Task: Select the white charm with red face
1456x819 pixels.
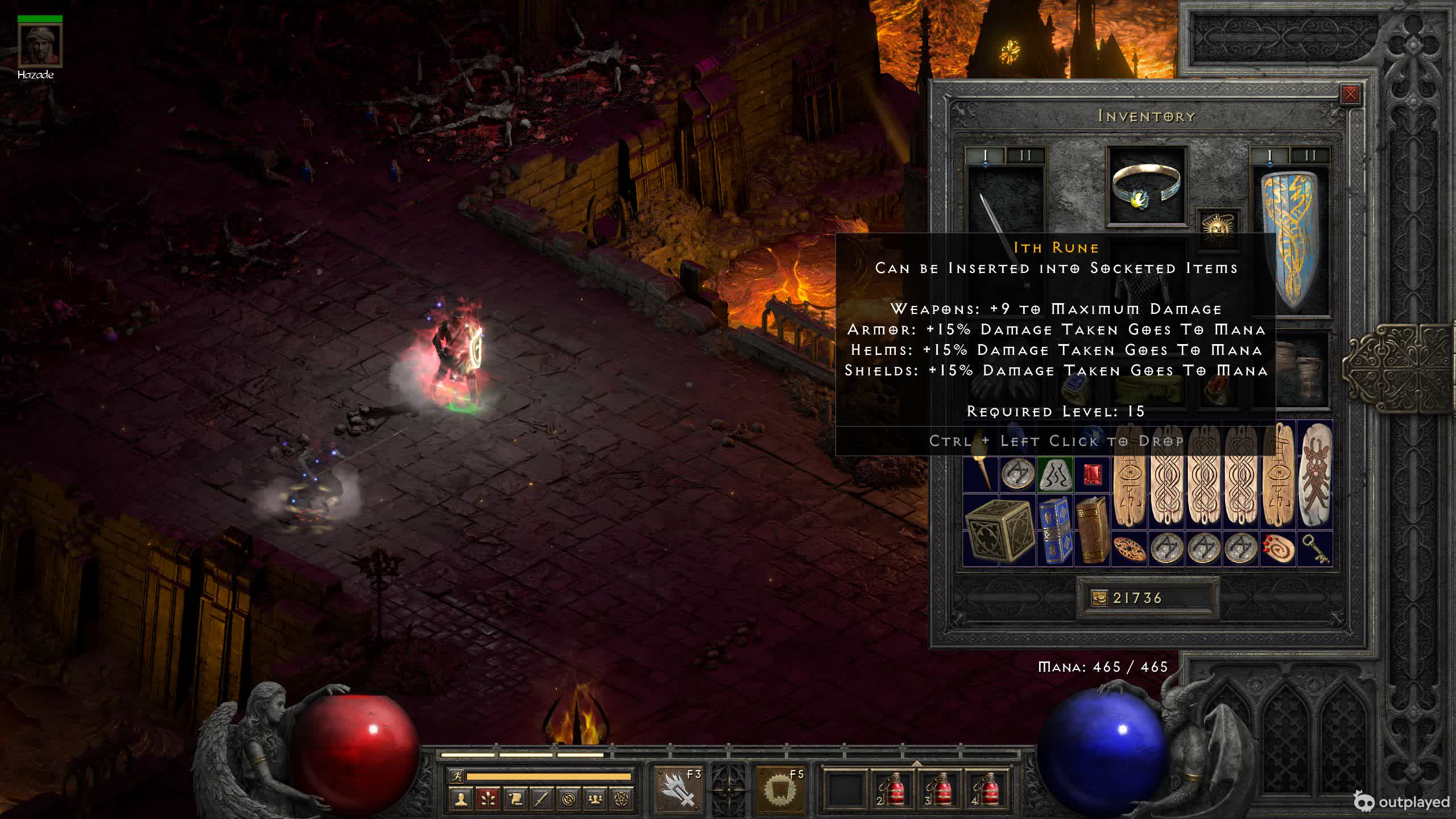Action: click(1314, 474)
